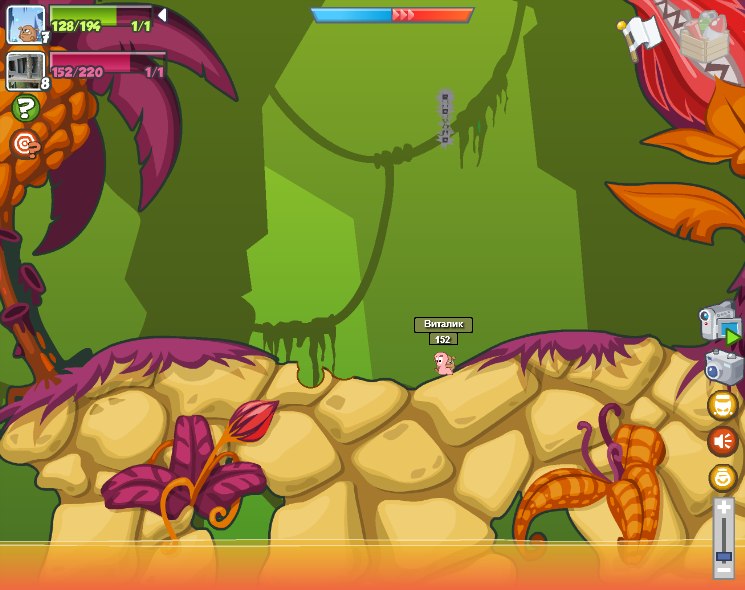Click the blue zoom slider handle
745x590 pixels.
click(x=723, y=555)
